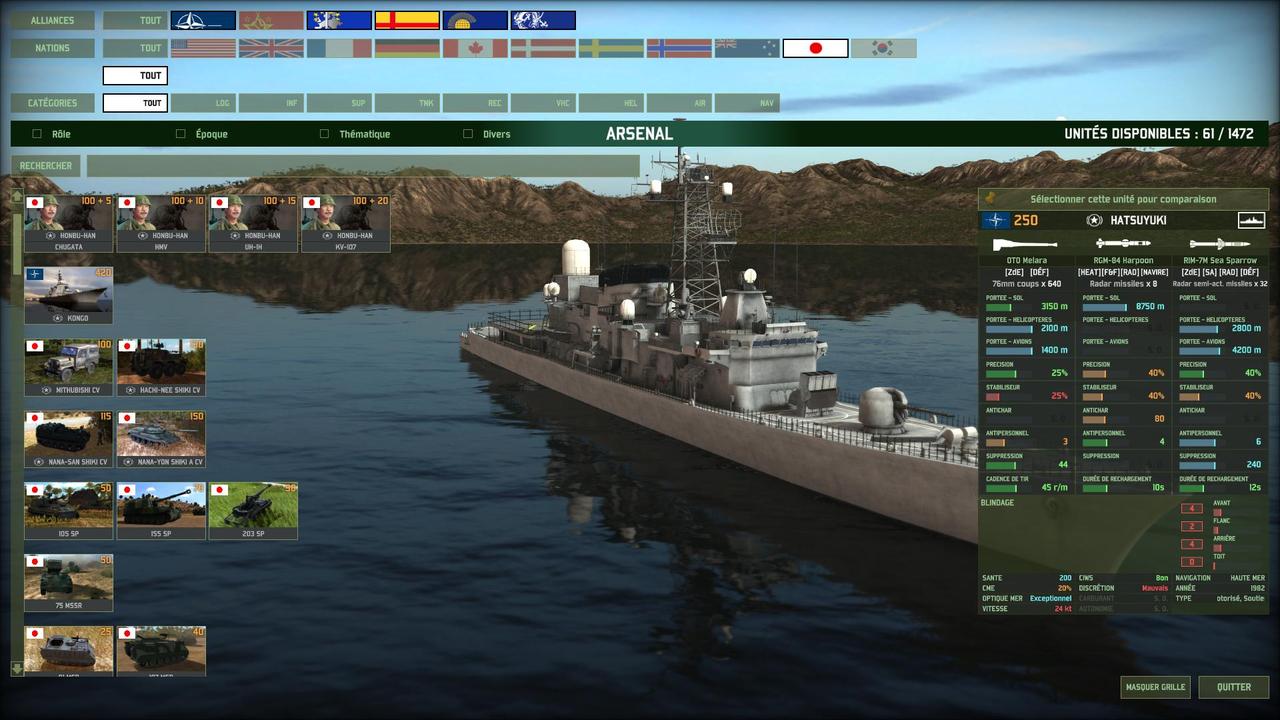This screenshot has width=1280, height=720.
Task: Click the RECHERCHER search field
Action: pos(362,166)
